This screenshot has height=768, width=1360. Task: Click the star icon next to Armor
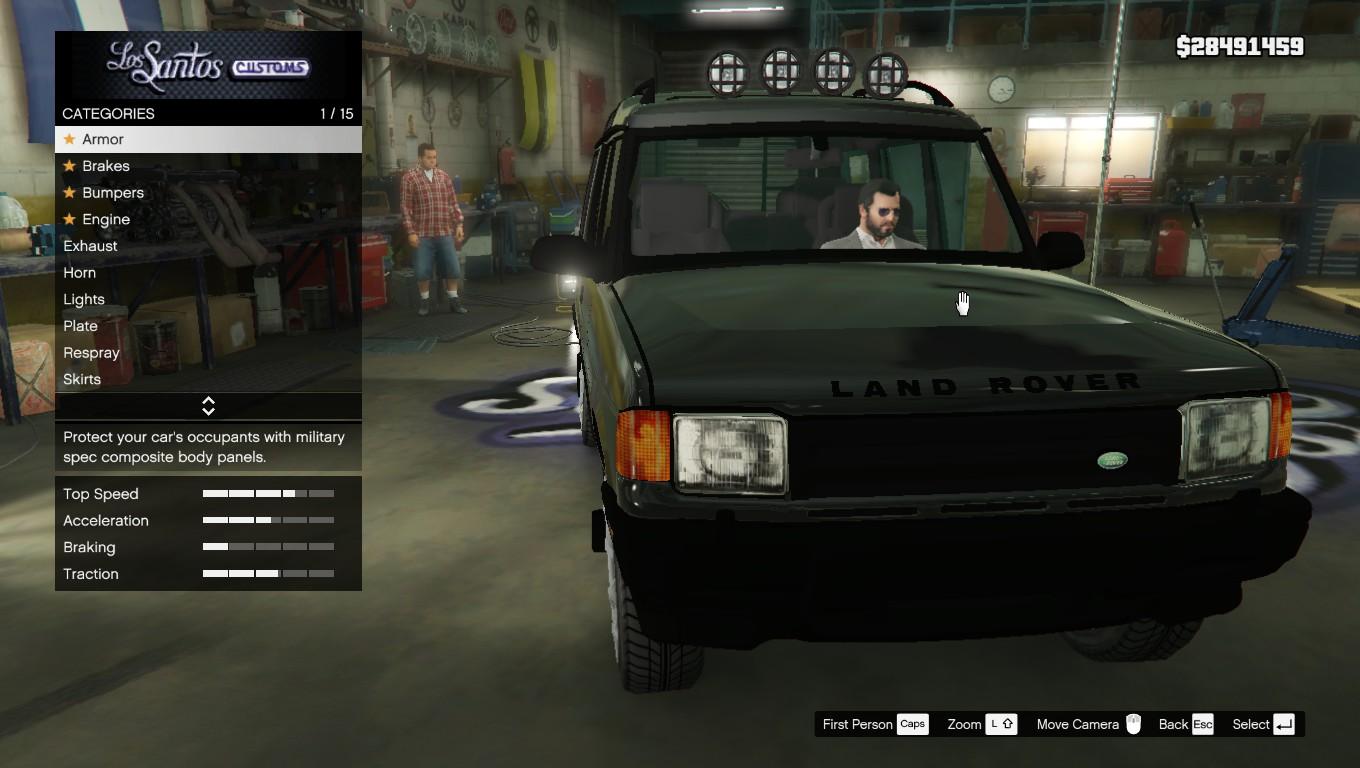69,139
